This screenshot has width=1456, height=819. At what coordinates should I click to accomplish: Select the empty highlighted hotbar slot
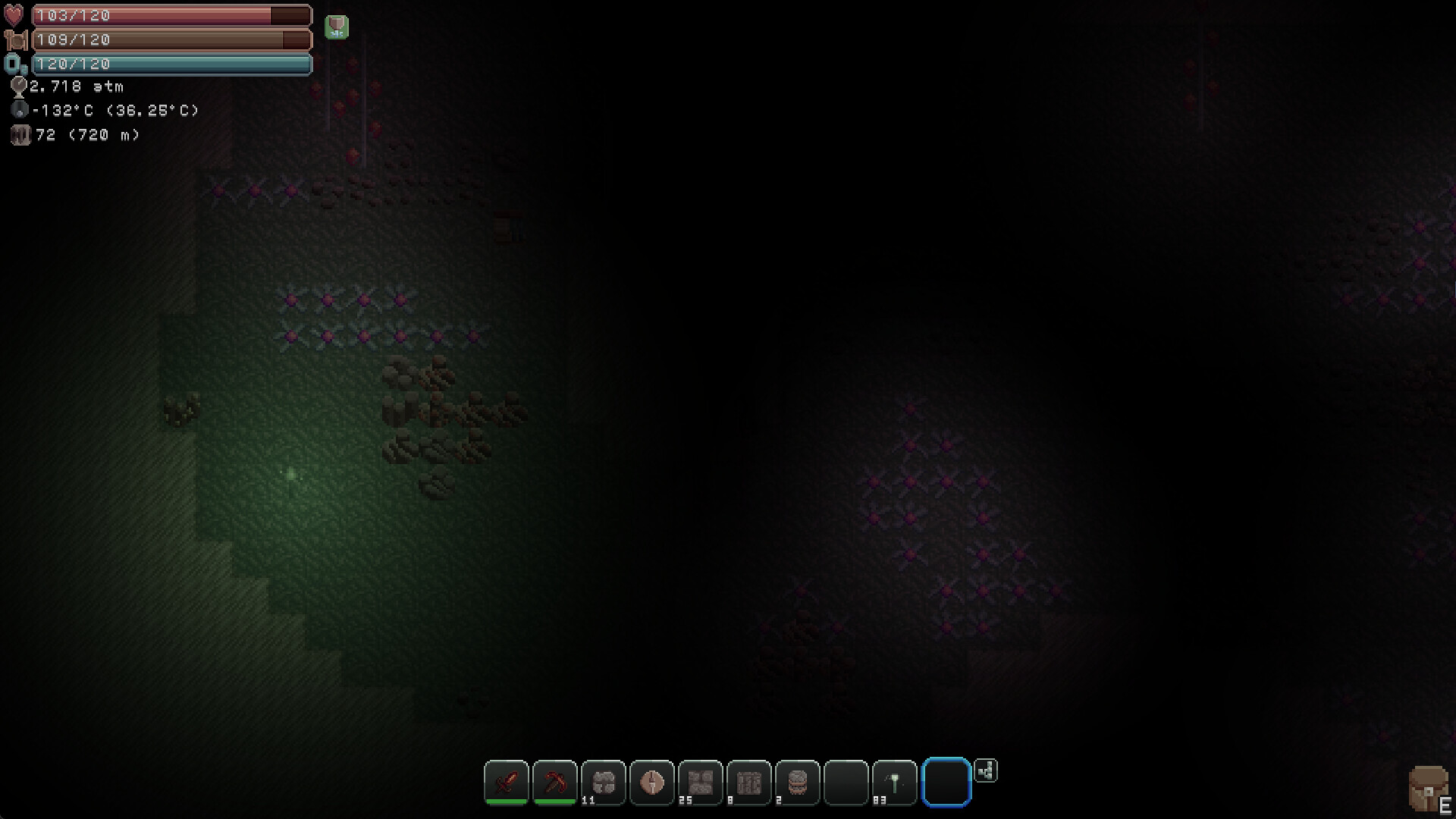click(946, 783)
